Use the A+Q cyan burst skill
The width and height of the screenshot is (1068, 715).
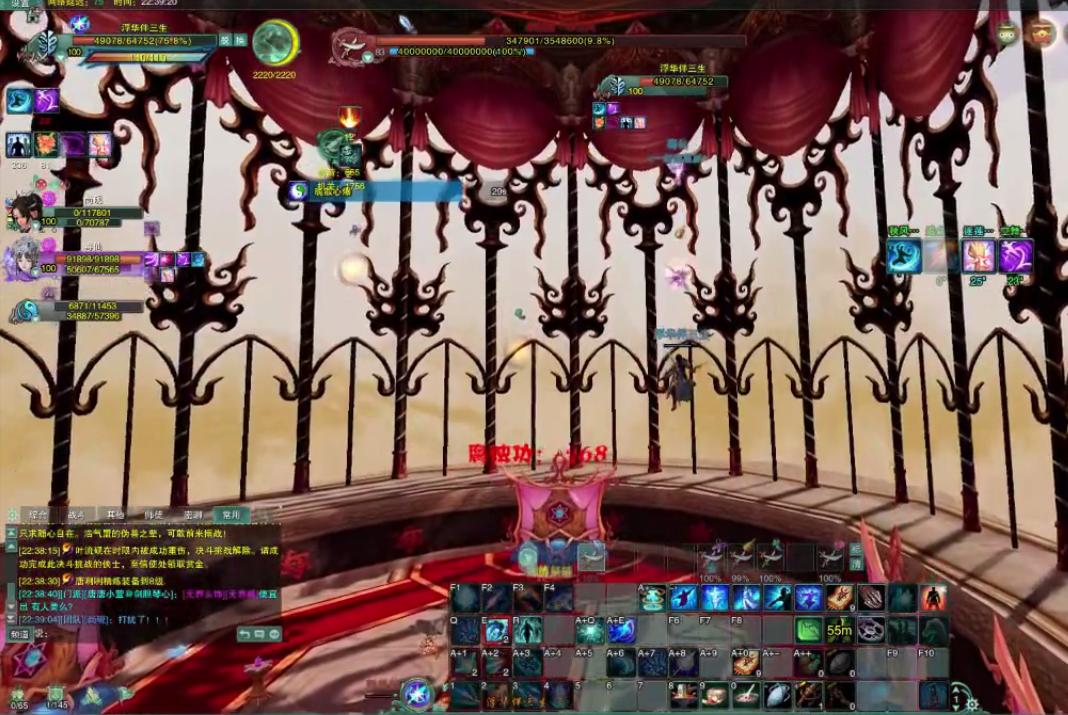point(590,630)
